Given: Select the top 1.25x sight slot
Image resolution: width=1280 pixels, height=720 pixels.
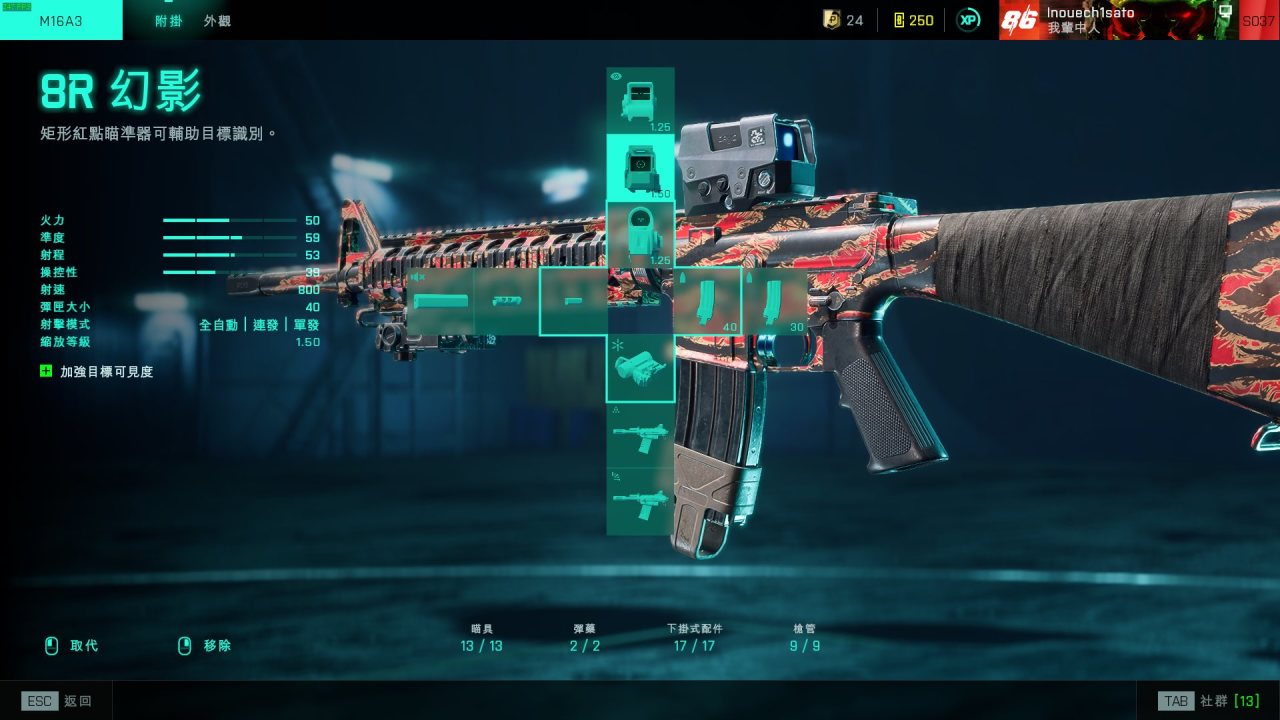Looking at the screenshot, I should (x=640, y=101).
